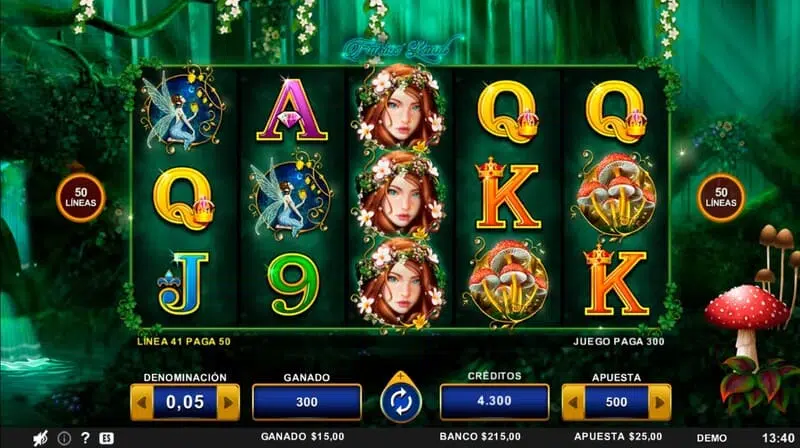Screen dimensions: 800x448
Task: Lower the Apuesta bet amount
Action: [573, 402]
